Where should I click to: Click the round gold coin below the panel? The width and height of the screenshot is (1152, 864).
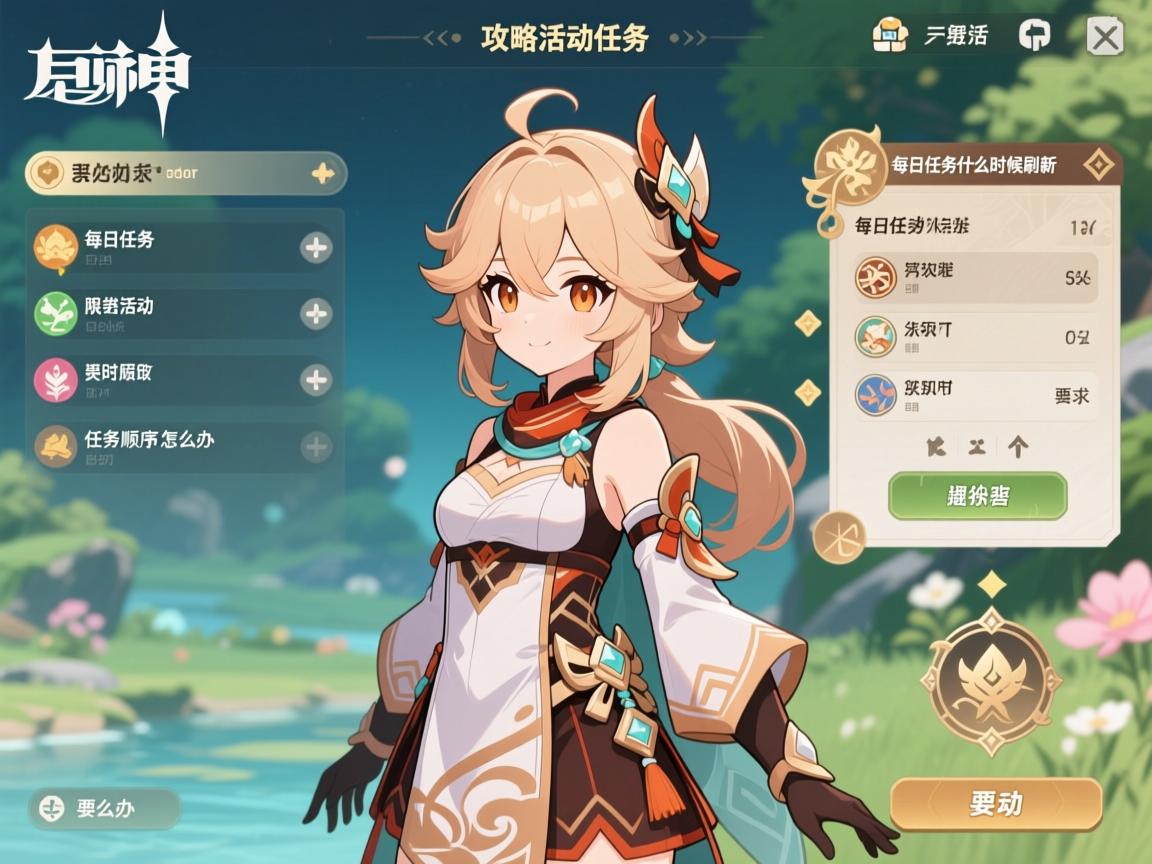pyautogui.click(x=838, y=536)
